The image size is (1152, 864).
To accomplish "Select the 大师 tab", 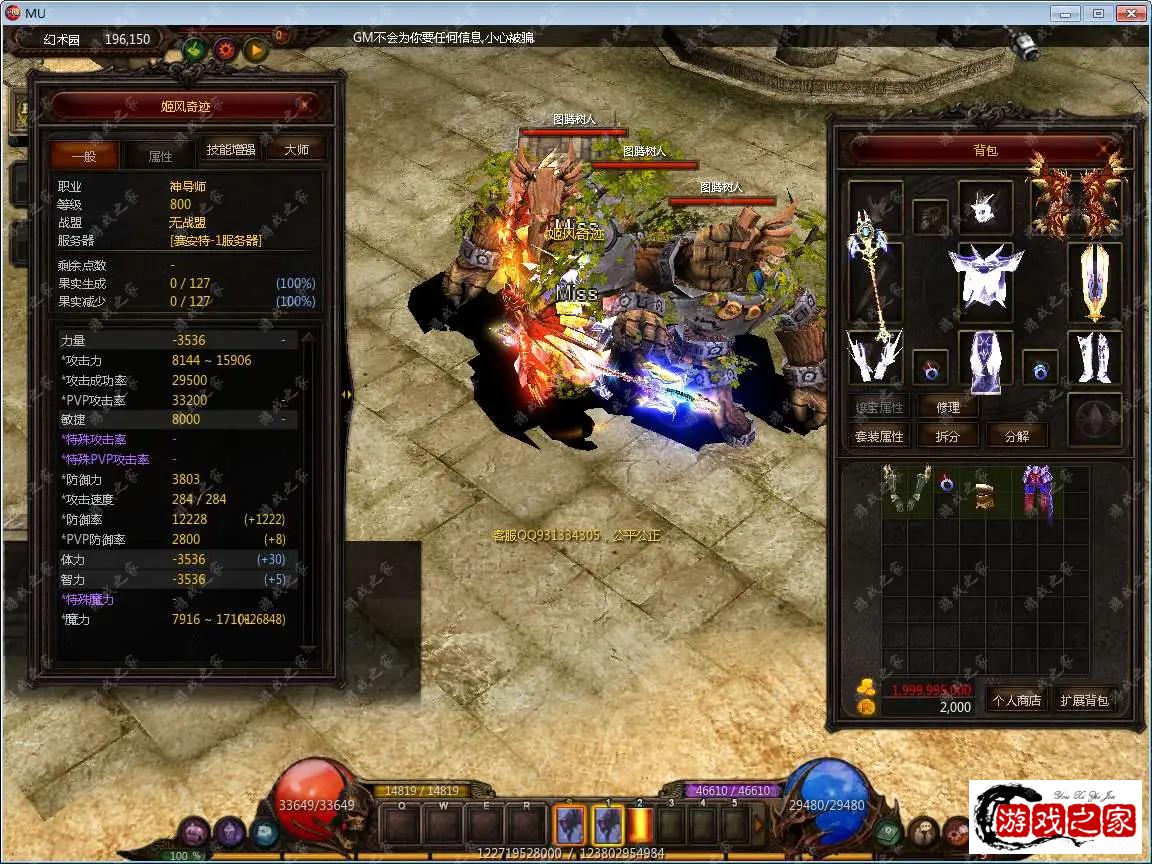I will click(296, 150).
